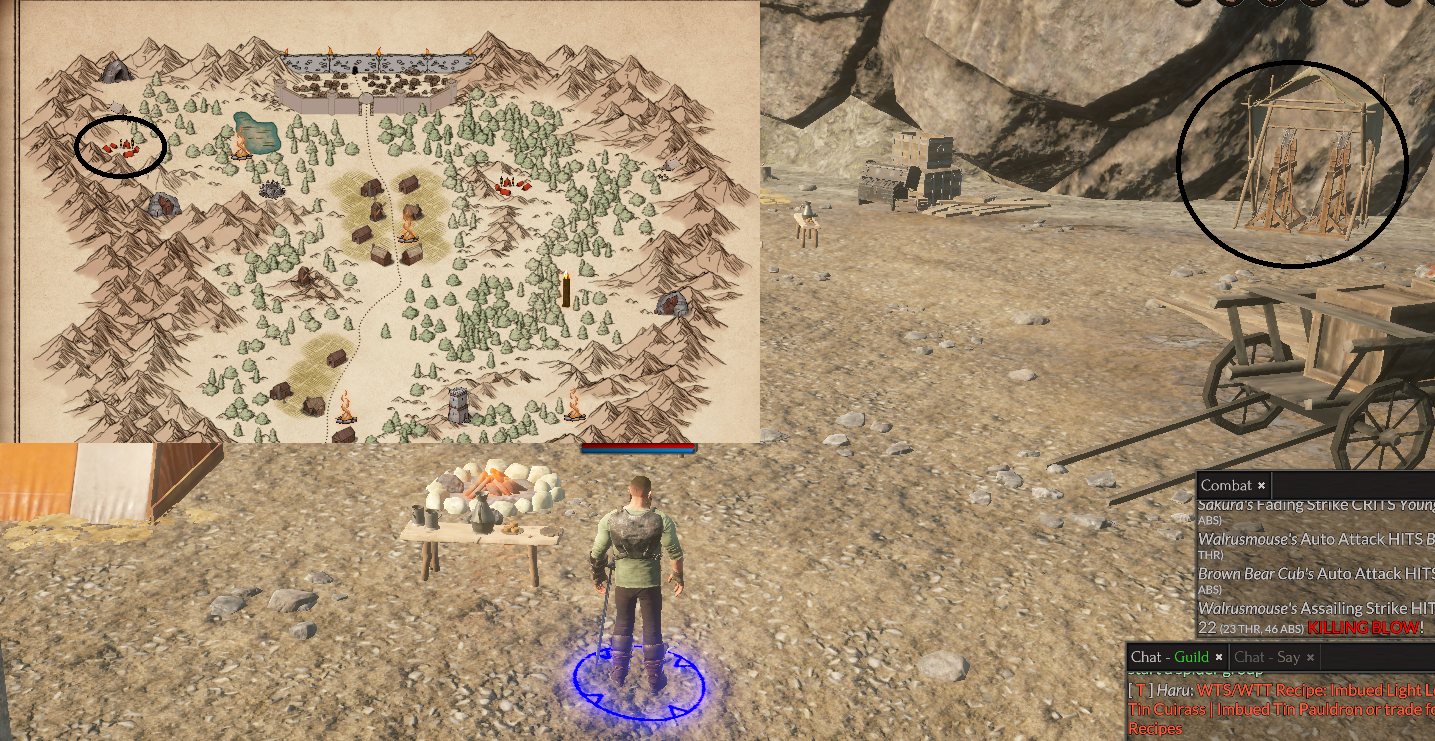Close the Combat log tab

point(1262,485)
